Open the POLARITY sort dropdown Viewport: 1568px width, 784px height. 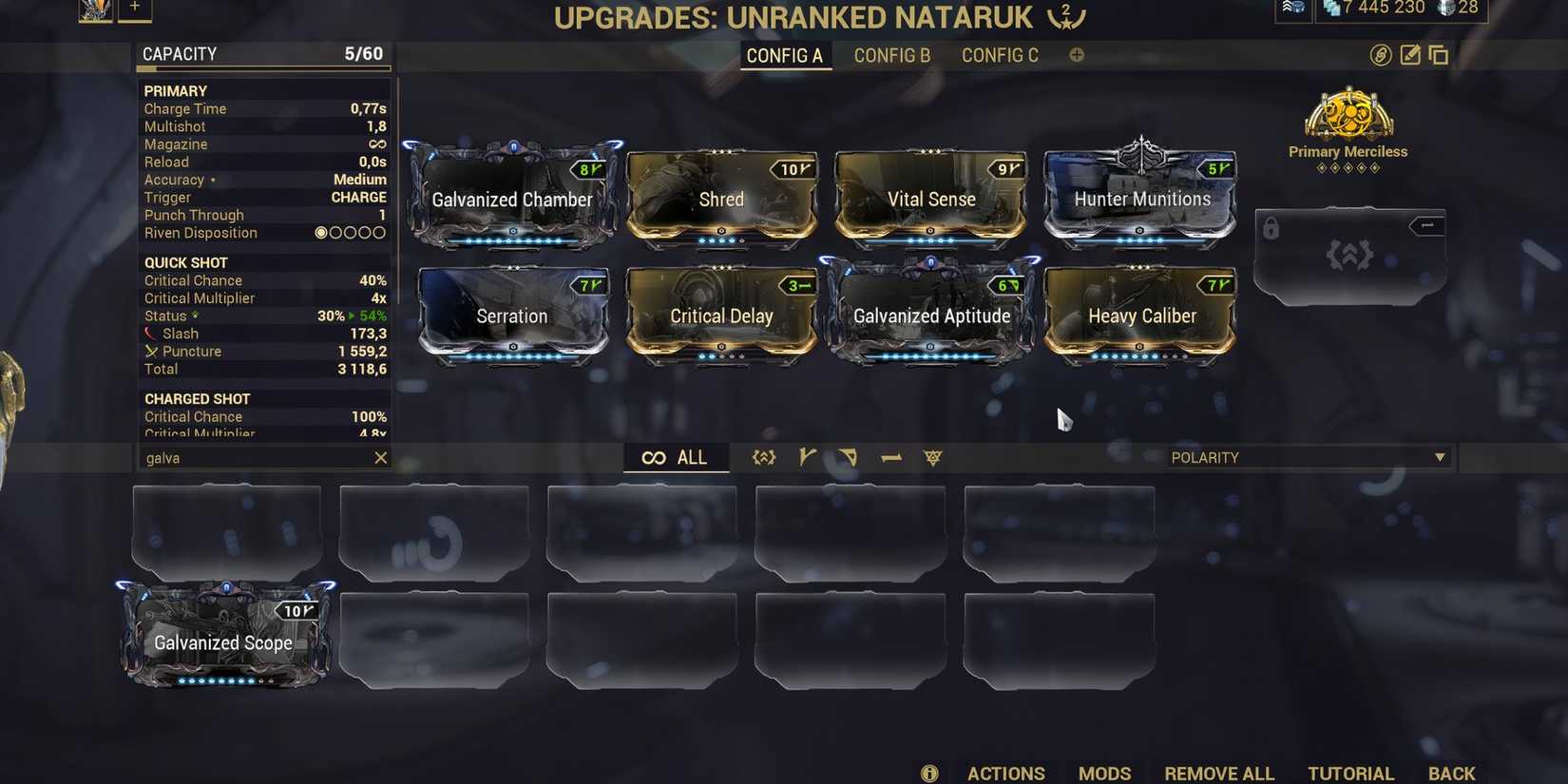(x=1309, y=457)
